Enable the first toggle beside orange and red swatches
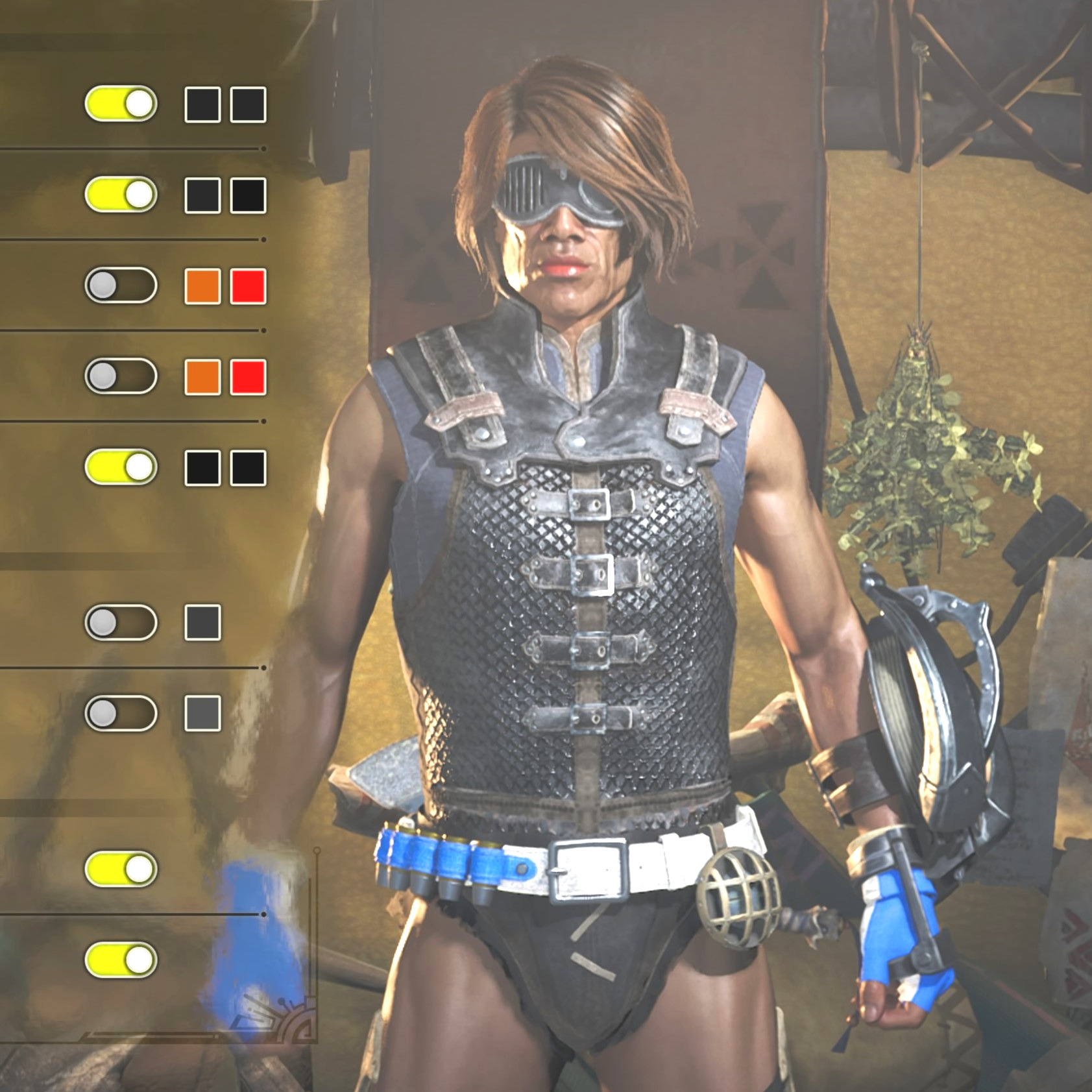This screenshot has width=1092, height=1092. pyautogui.click(x=121, y=285)
